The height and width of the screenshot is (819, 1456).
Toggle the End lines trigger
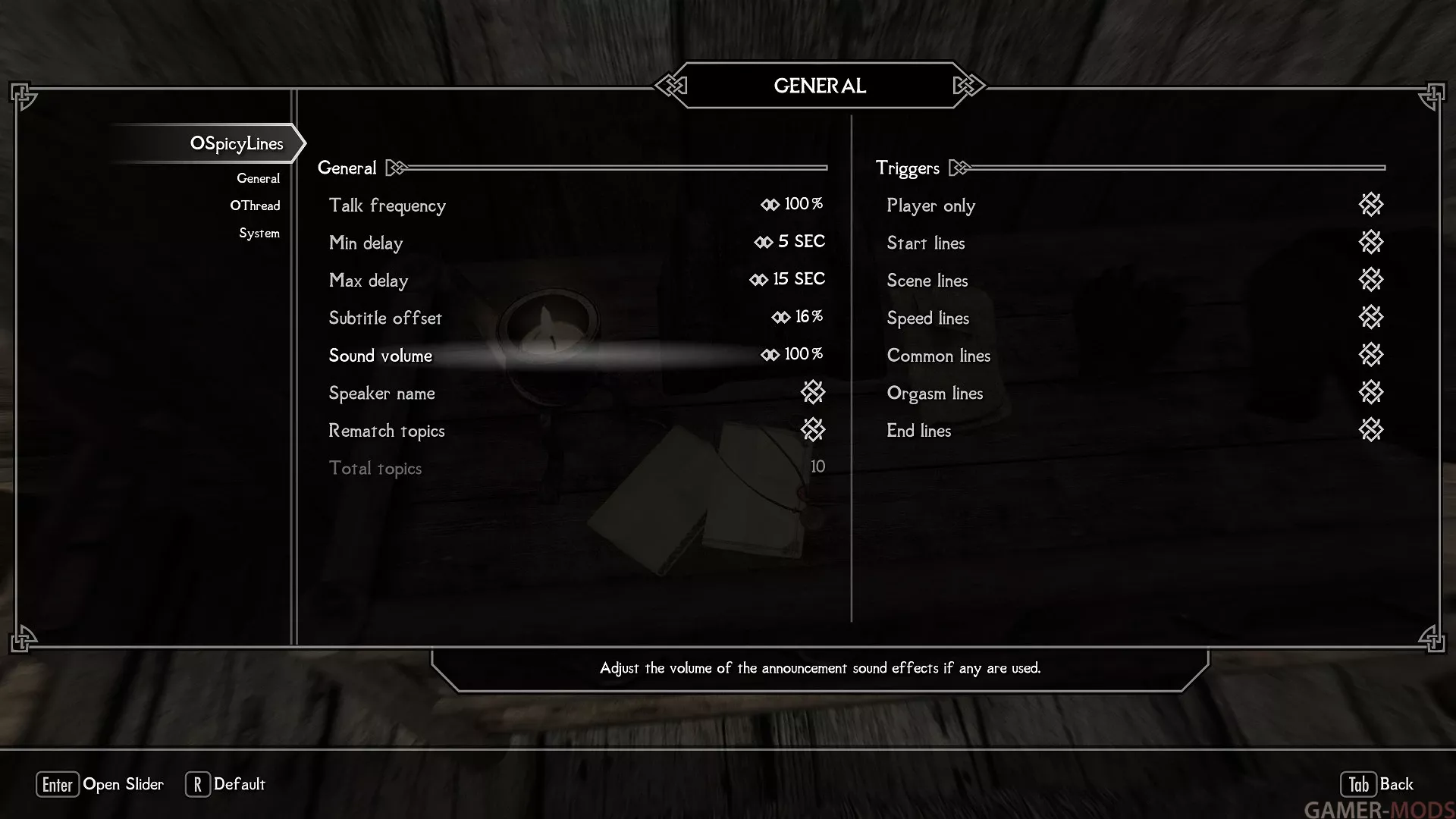1370,430
